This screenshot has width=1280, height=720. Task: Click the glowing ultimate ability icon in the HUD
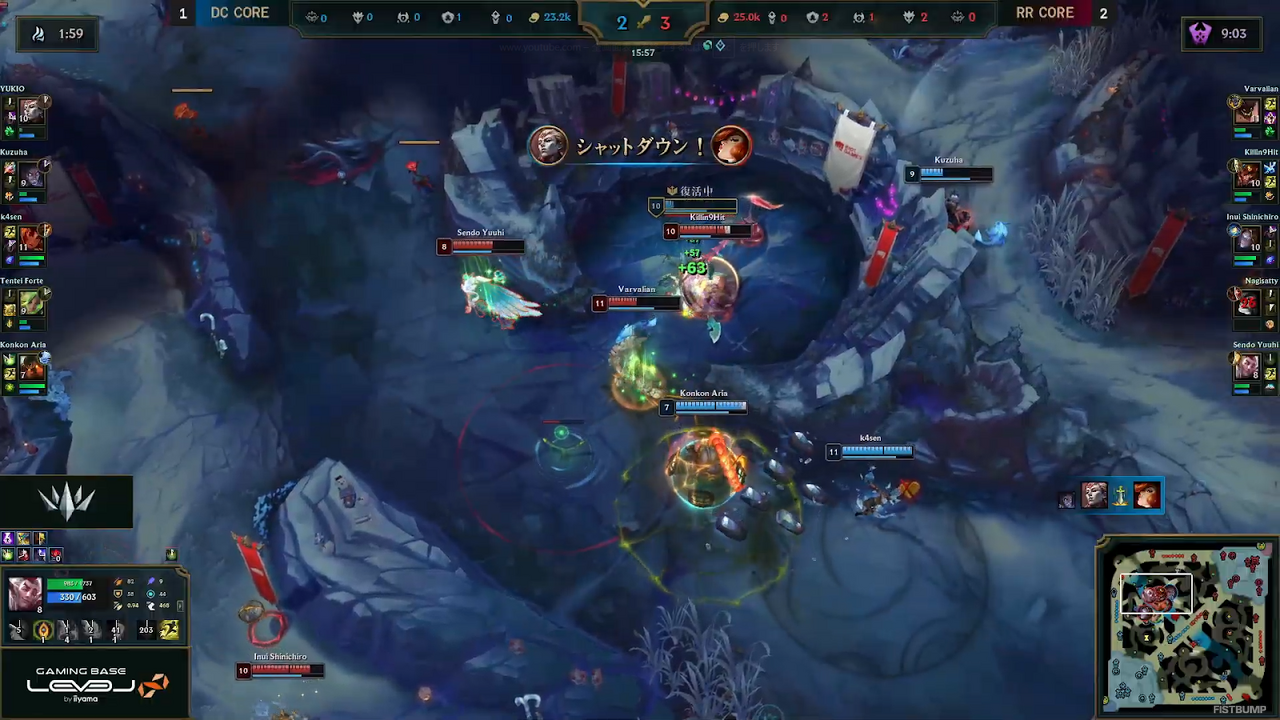click(43, 630)
